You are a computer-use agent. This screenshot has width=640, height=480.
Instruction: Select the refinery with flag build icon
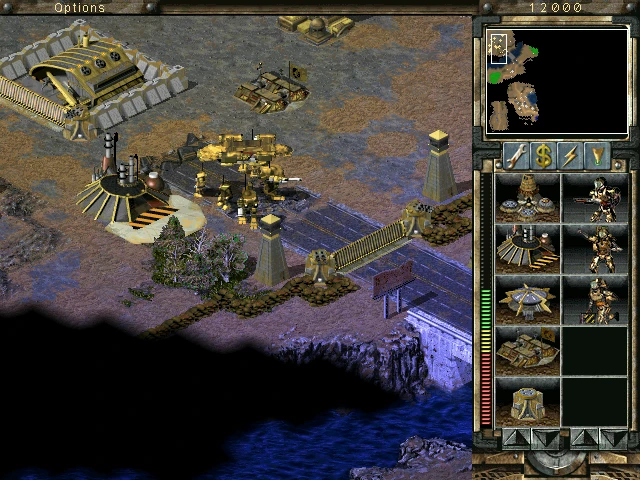click(527, 349)
